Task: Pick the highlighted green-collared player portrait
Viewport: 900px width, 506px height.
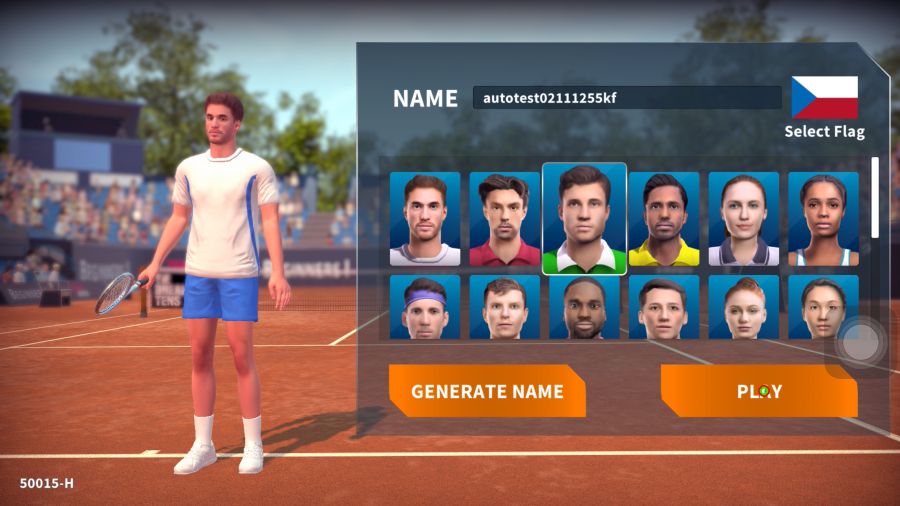Action: pyautogui.click(x=584, y=219)
